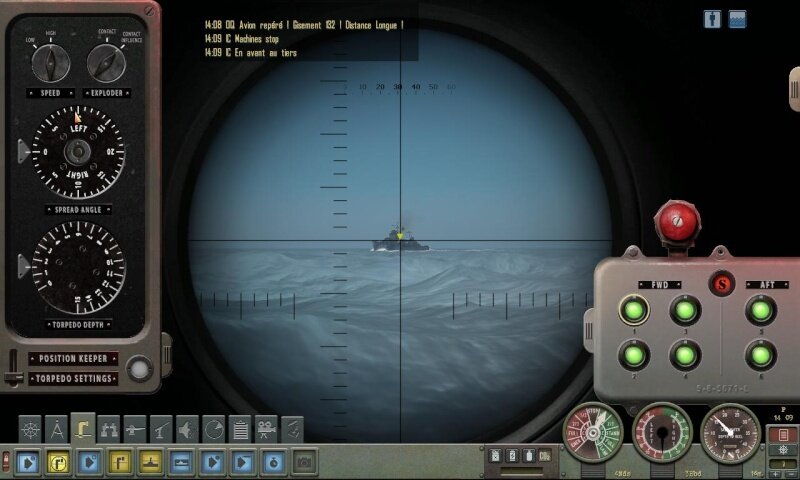Click the red torpedo fire button

point(675,221)
